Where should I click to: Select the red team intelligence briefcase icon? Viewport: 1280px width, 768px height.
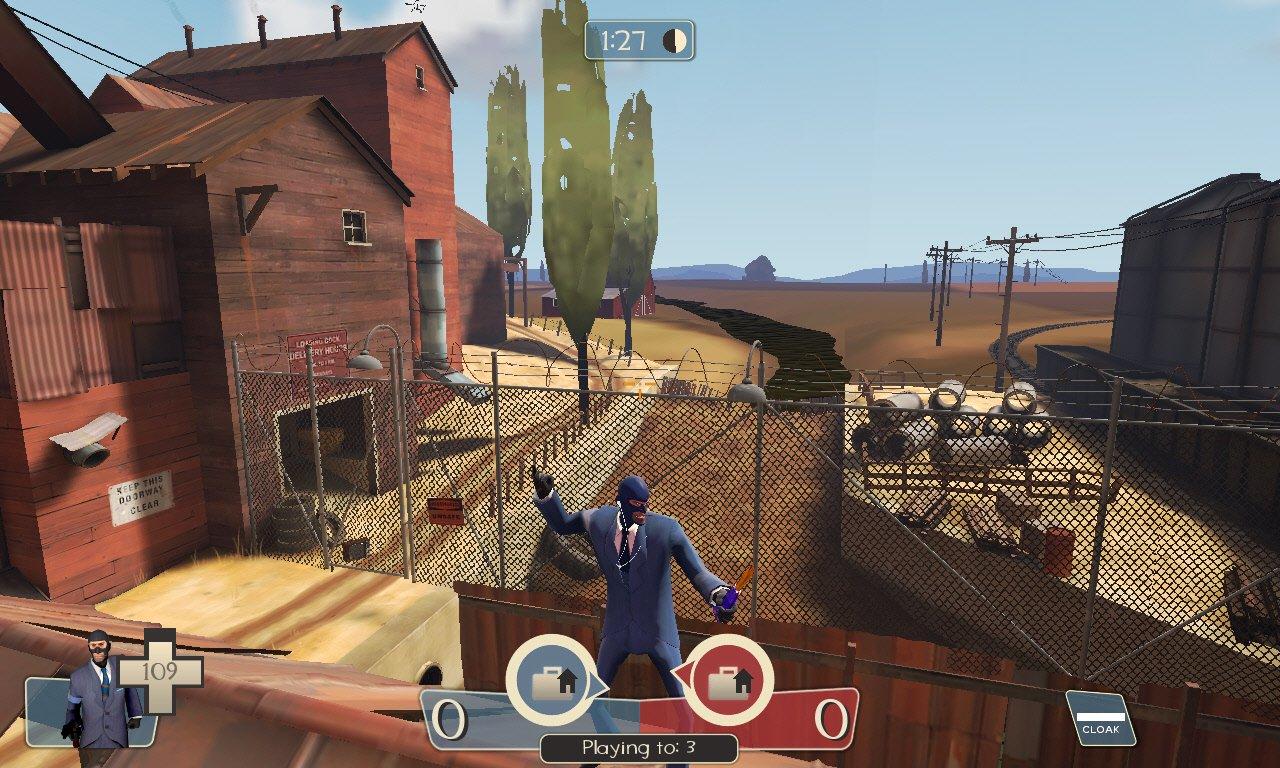[728, 682]
